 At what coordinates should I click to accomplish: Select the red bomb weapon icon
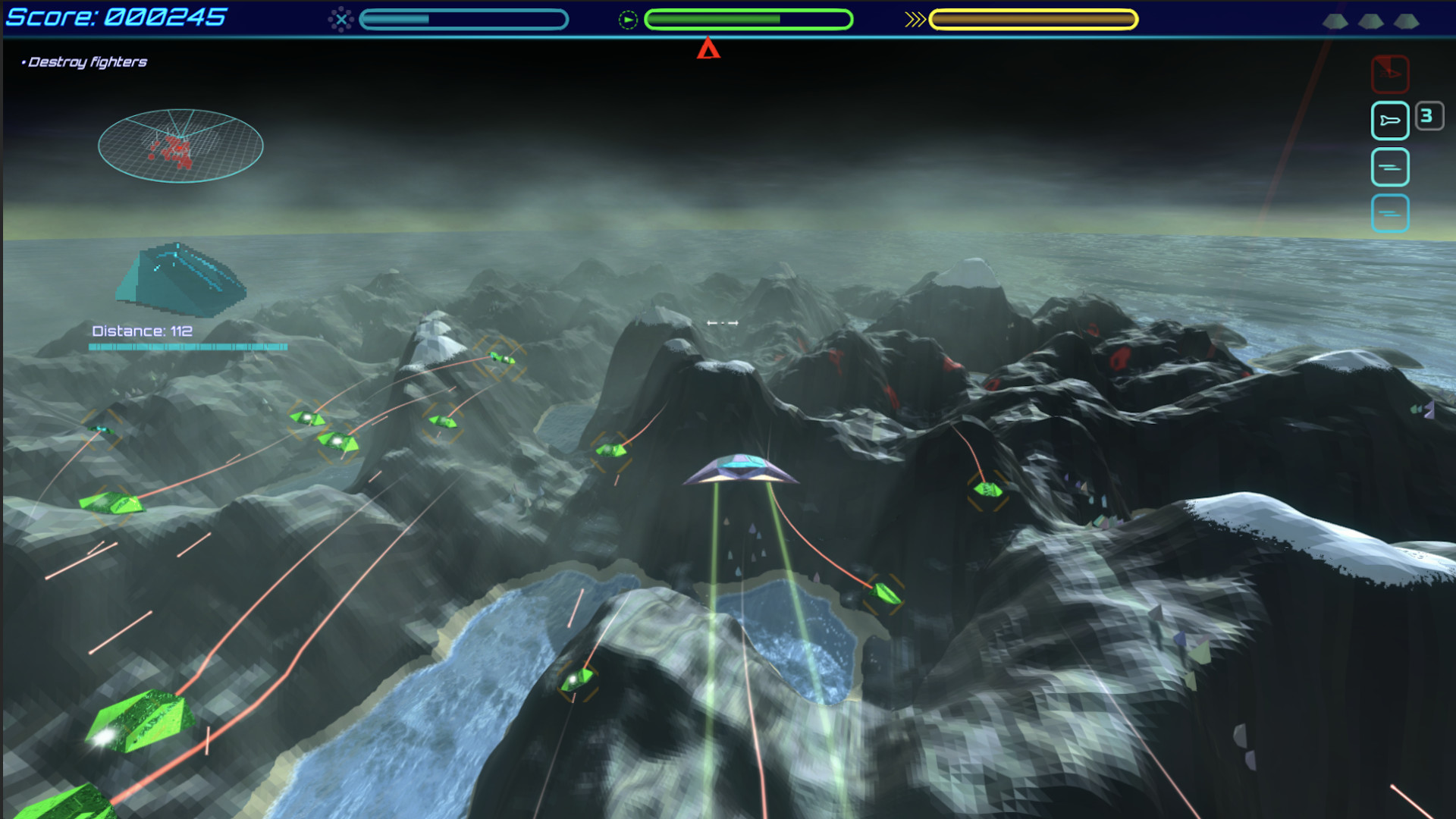point(1390,74)
